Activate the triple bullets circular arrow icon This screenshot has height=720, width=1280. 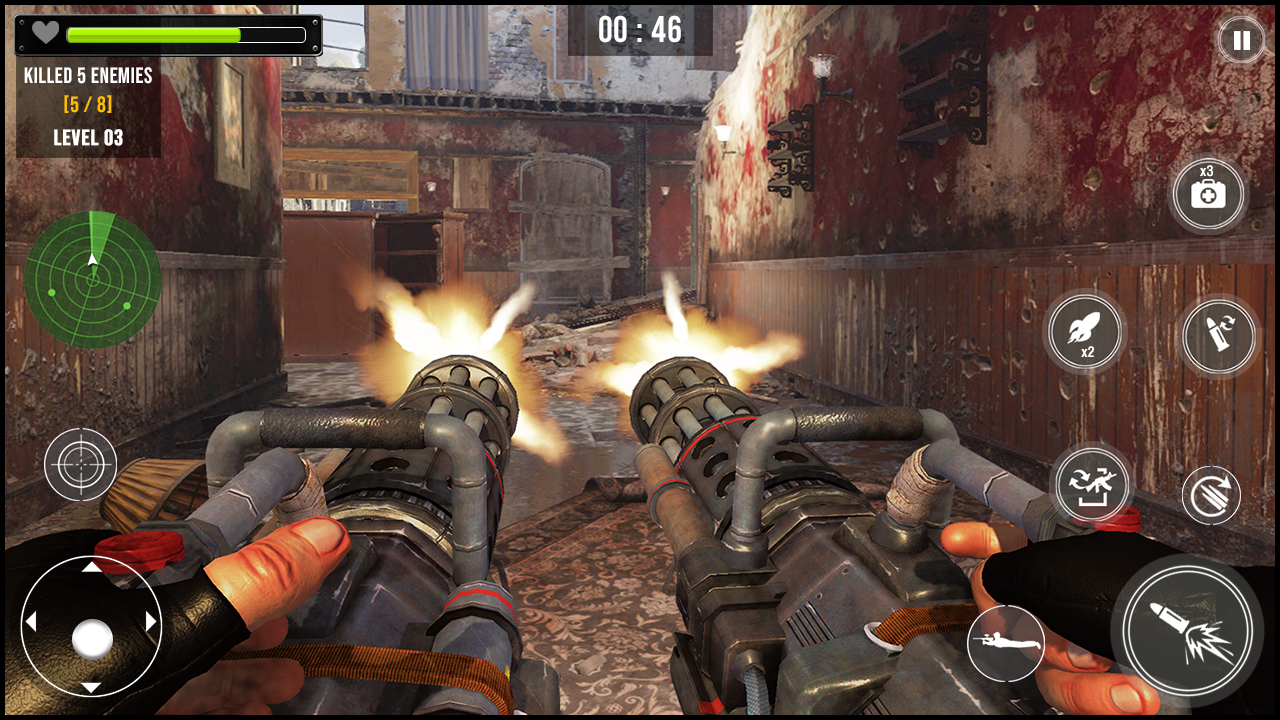[1211, 495]
